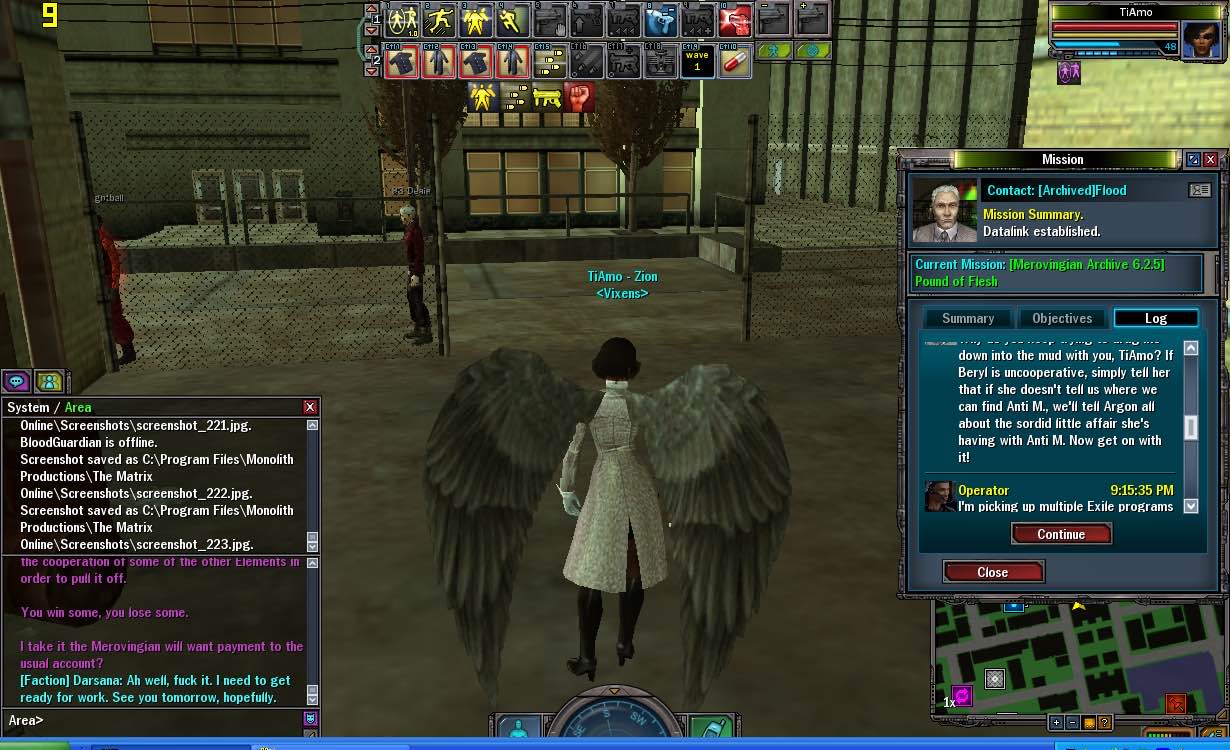Switch to the Summary tab

[x=967, y=318]
